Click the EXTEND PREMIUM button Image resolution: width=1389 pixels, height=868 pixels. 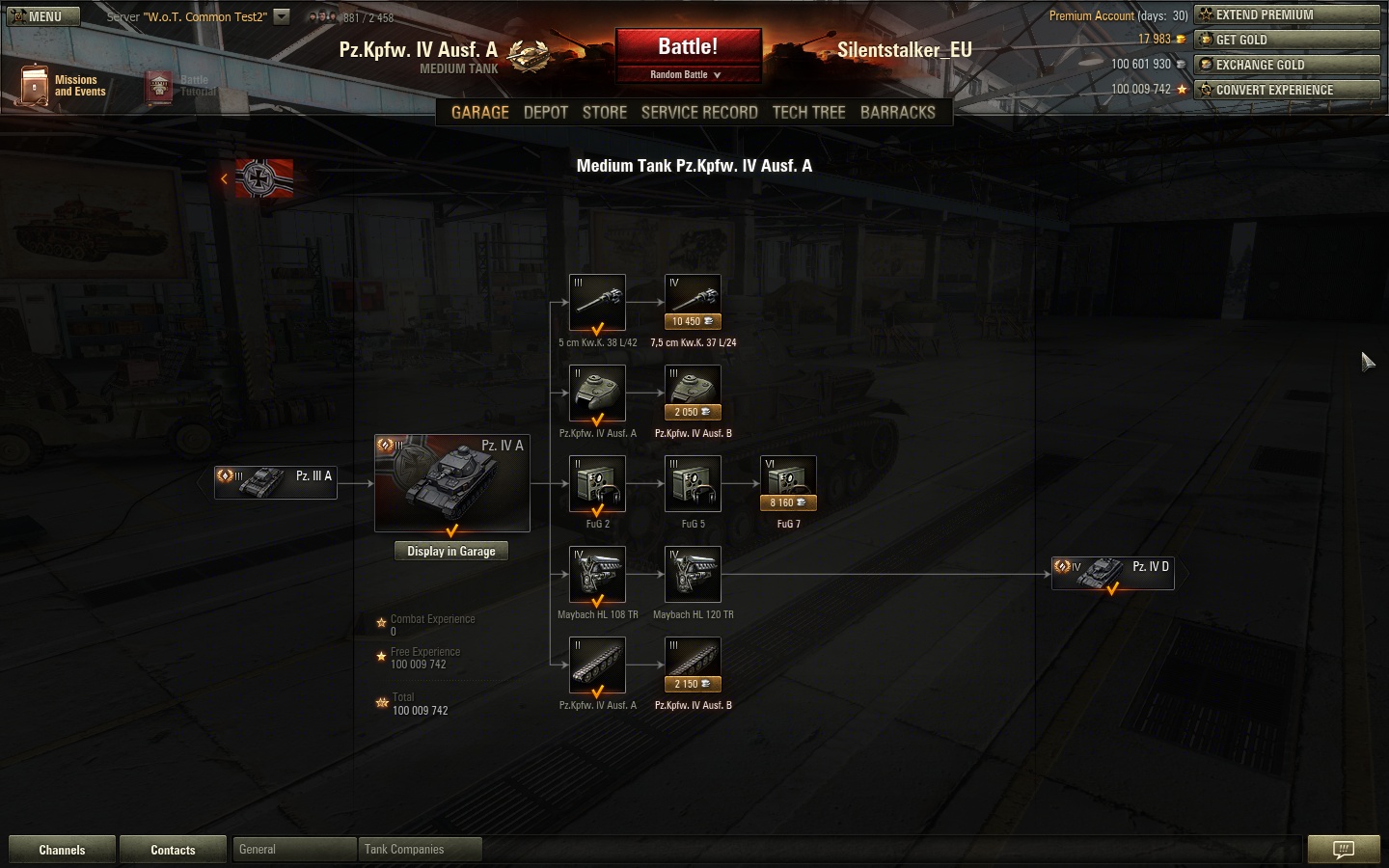tap(1287, 14)
